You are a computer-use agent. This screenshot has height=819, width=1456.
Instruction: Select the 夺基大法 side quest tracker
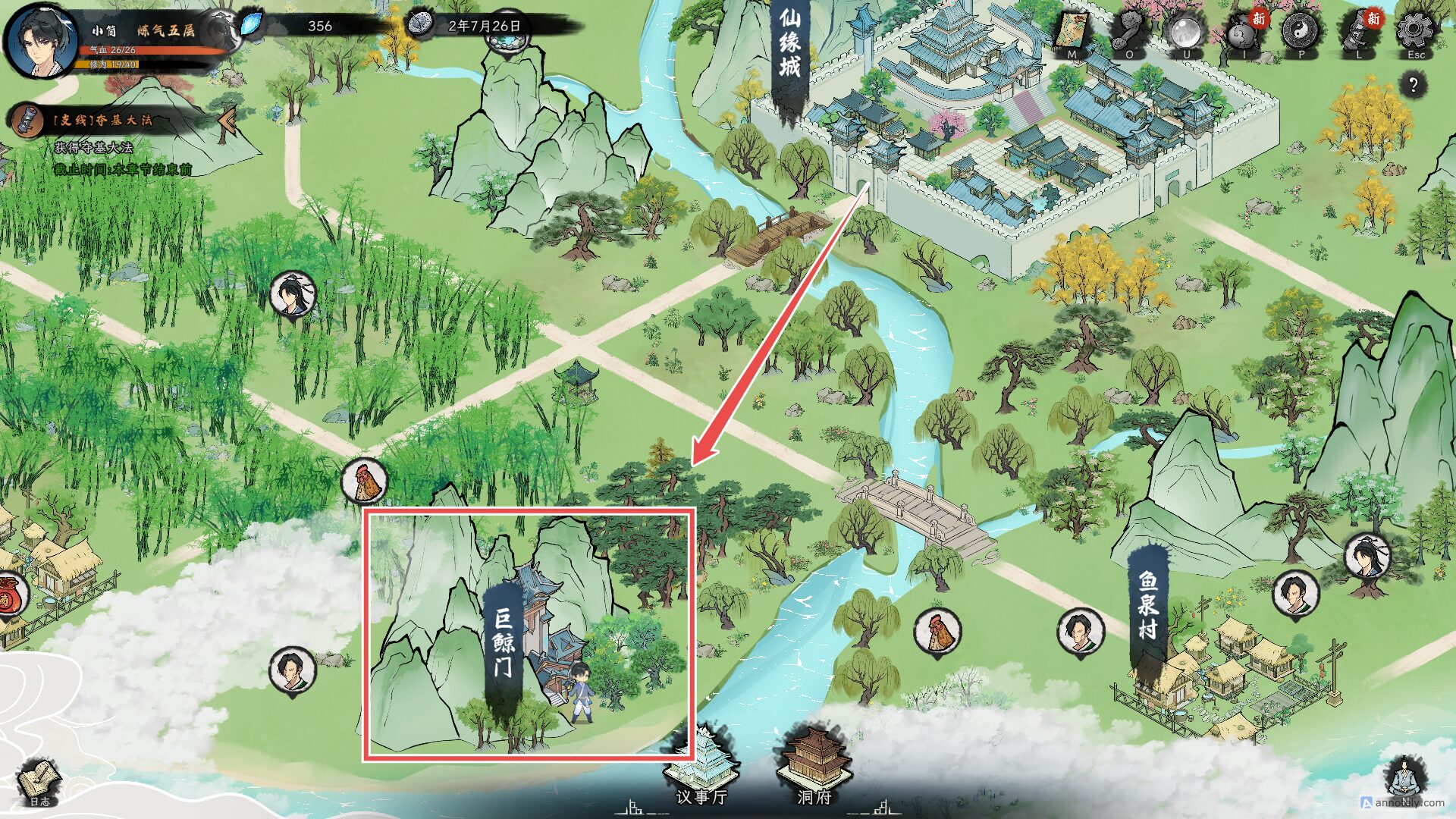coord(102,120)
